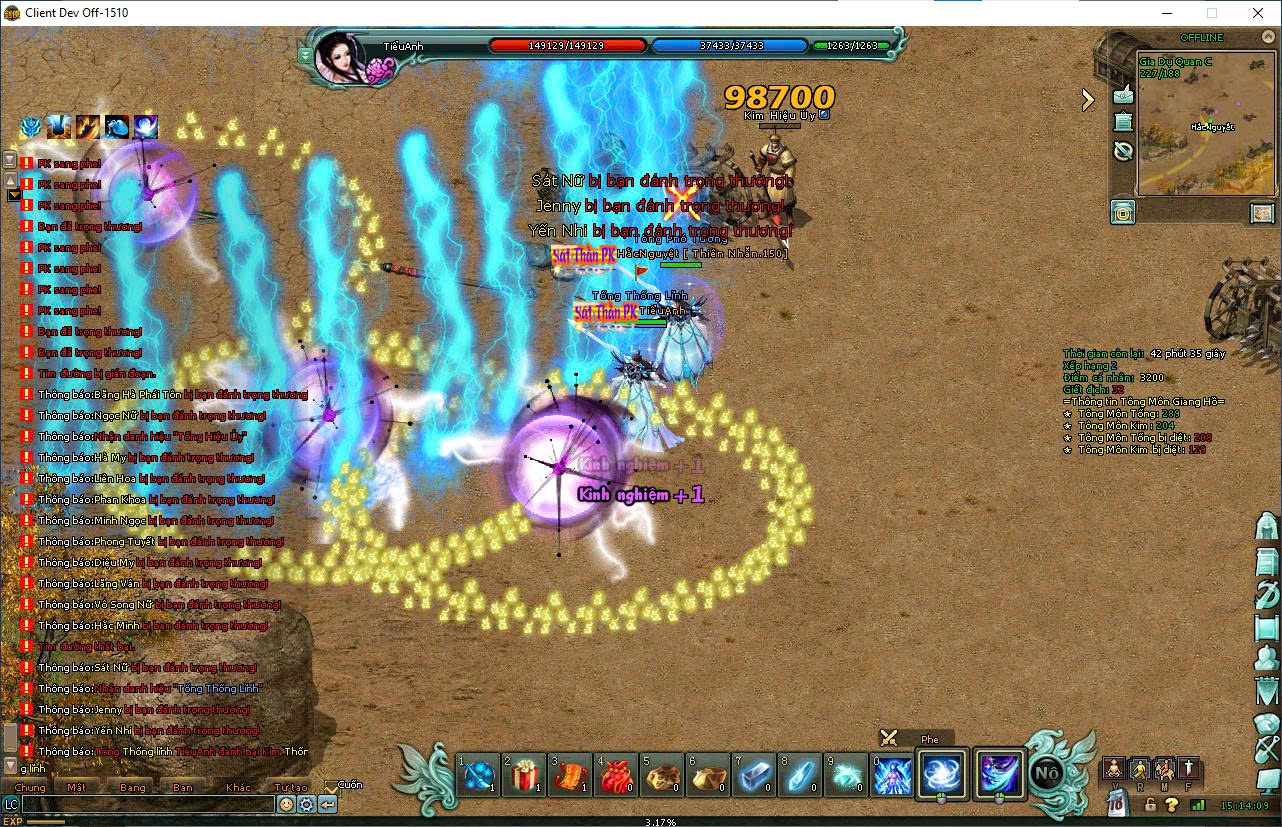Use the red gift box in slot 2

(x=524, y=775)
